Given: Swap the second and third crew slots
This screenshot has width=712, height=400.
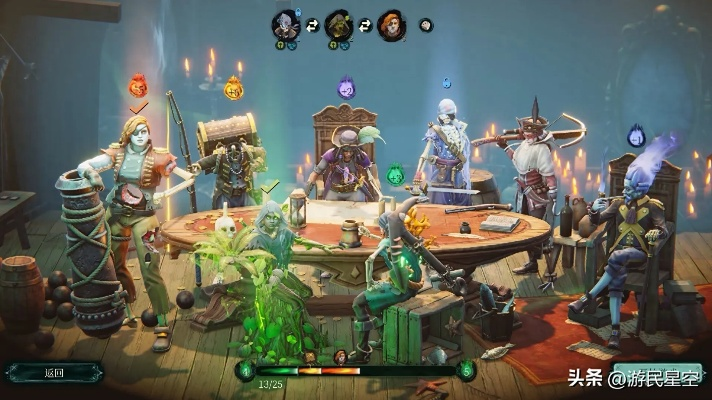Looking at the screenshot, I should [x=366, y=24].
